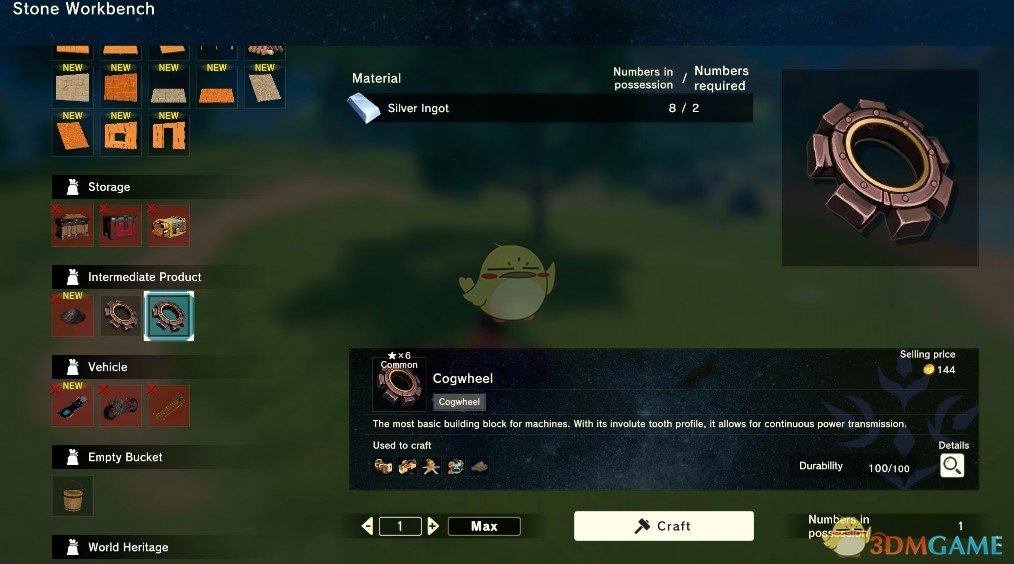The width and height of the screenshot is (1014, 564).
Task: Select the dark wooden storage chest recipe
Action: pyautogui.click(x=72, y=226)
